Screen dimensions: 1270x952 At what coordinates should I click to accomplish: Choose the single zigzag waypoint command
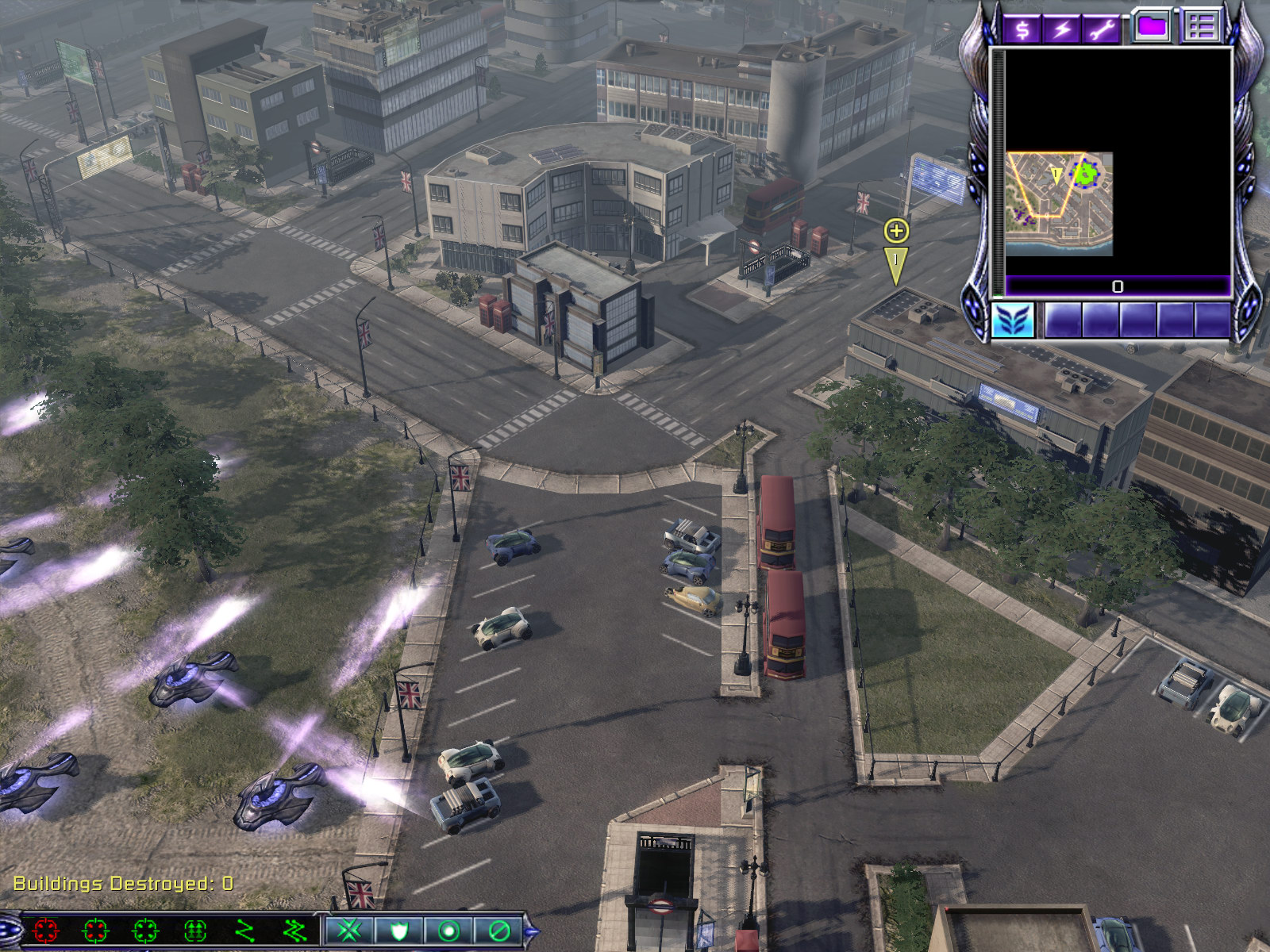click(x=245, y=930)
